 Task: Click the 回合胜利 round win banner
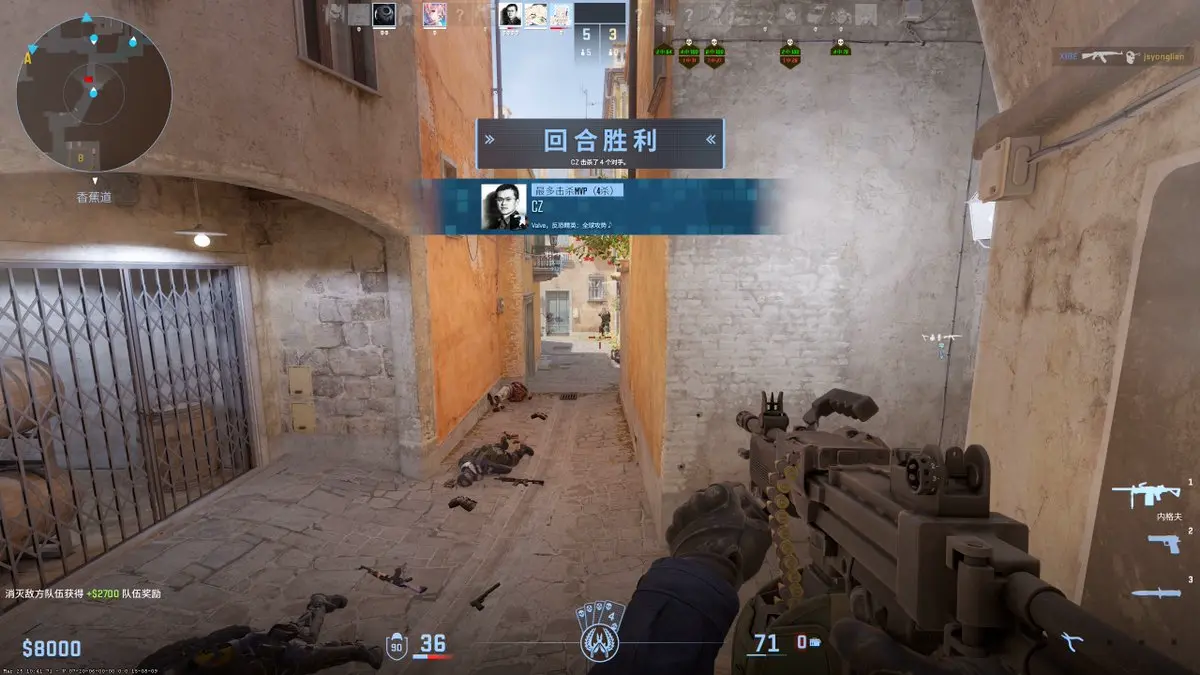[x=600, y=142]
